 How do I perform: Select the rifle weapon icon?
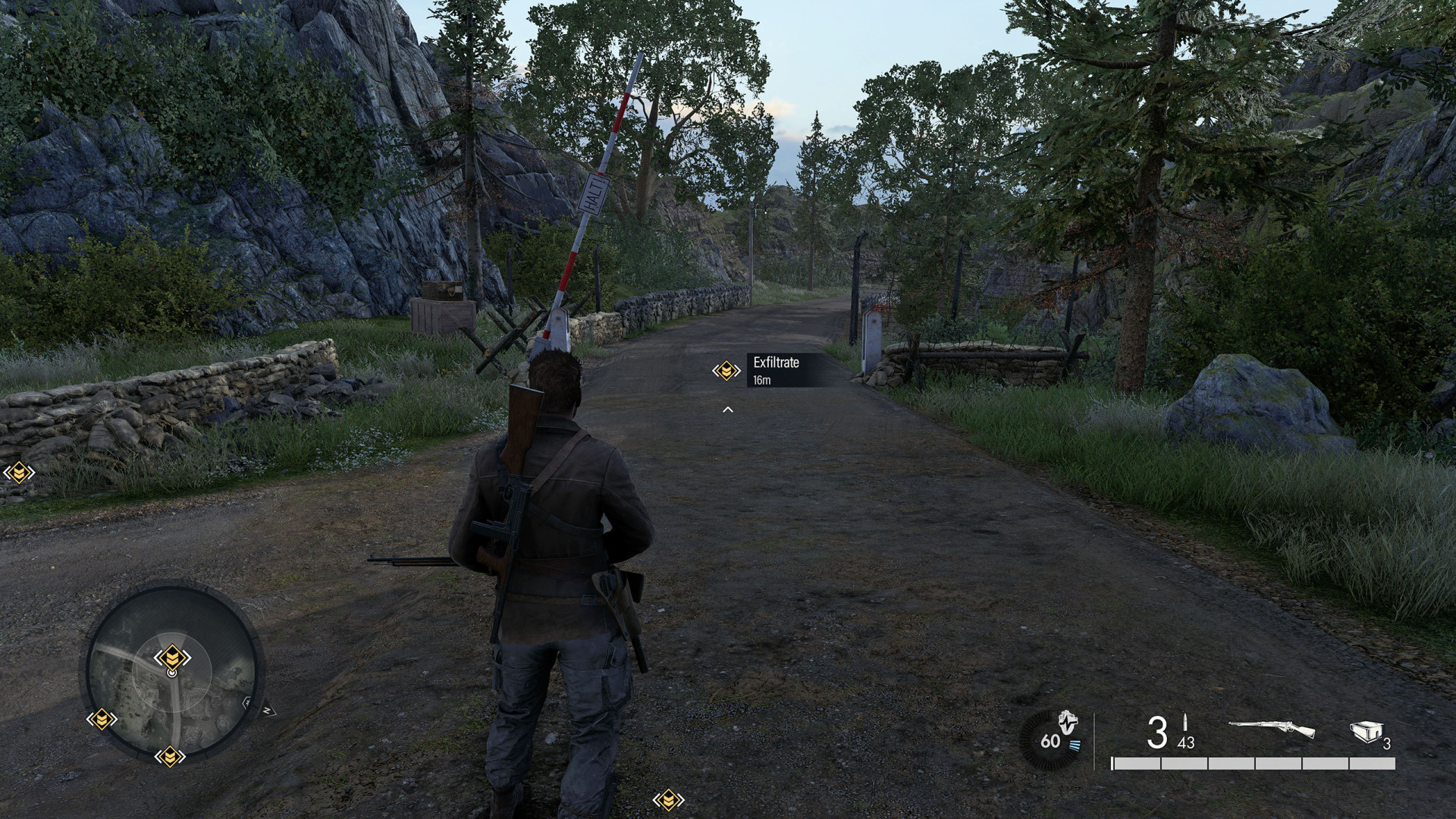point(1272,730)
